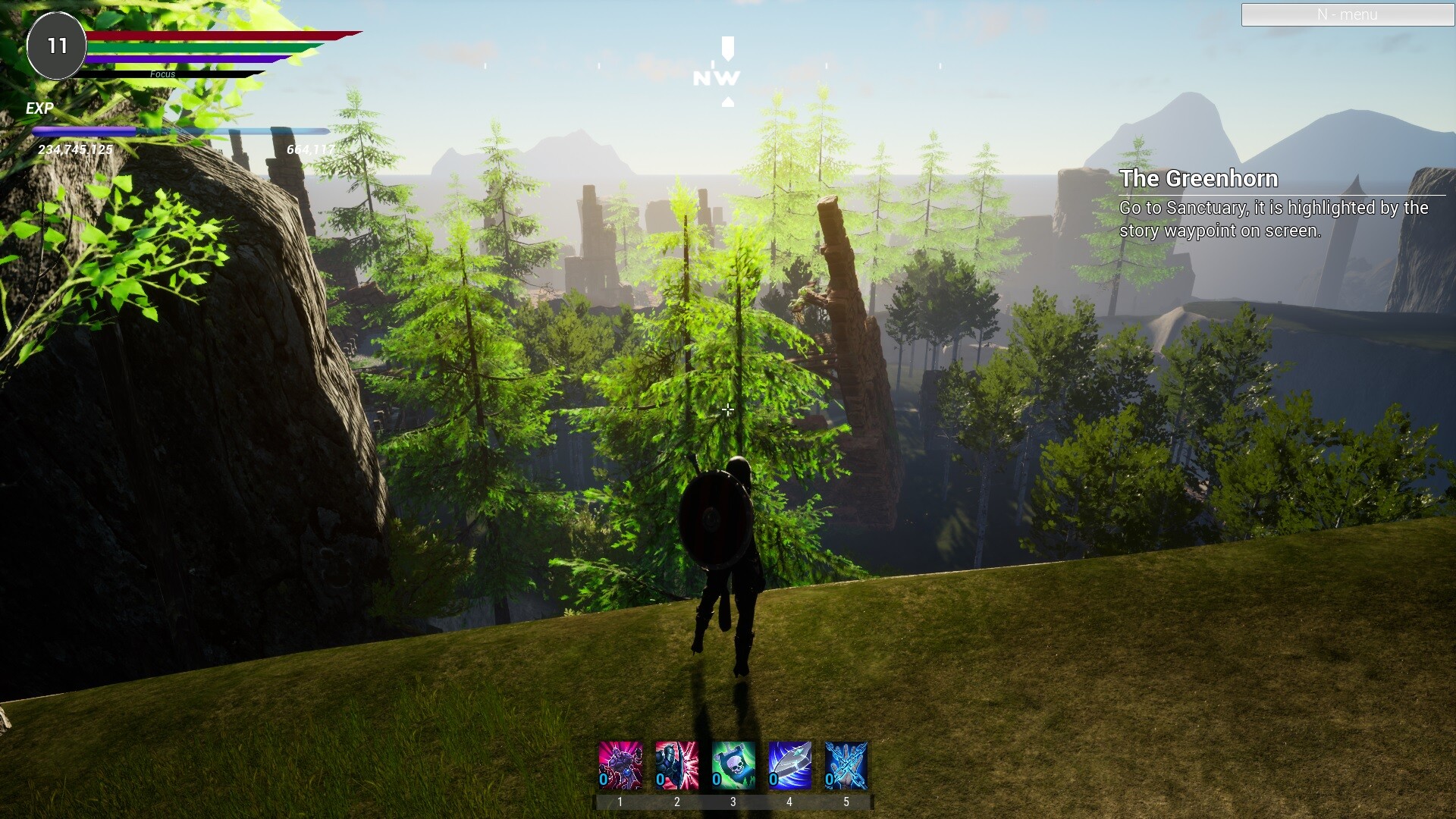The width and height of the screenshot is (1456, 819).
Task: Expand the player stats bars near the level badge
Action: click(190, 53)
